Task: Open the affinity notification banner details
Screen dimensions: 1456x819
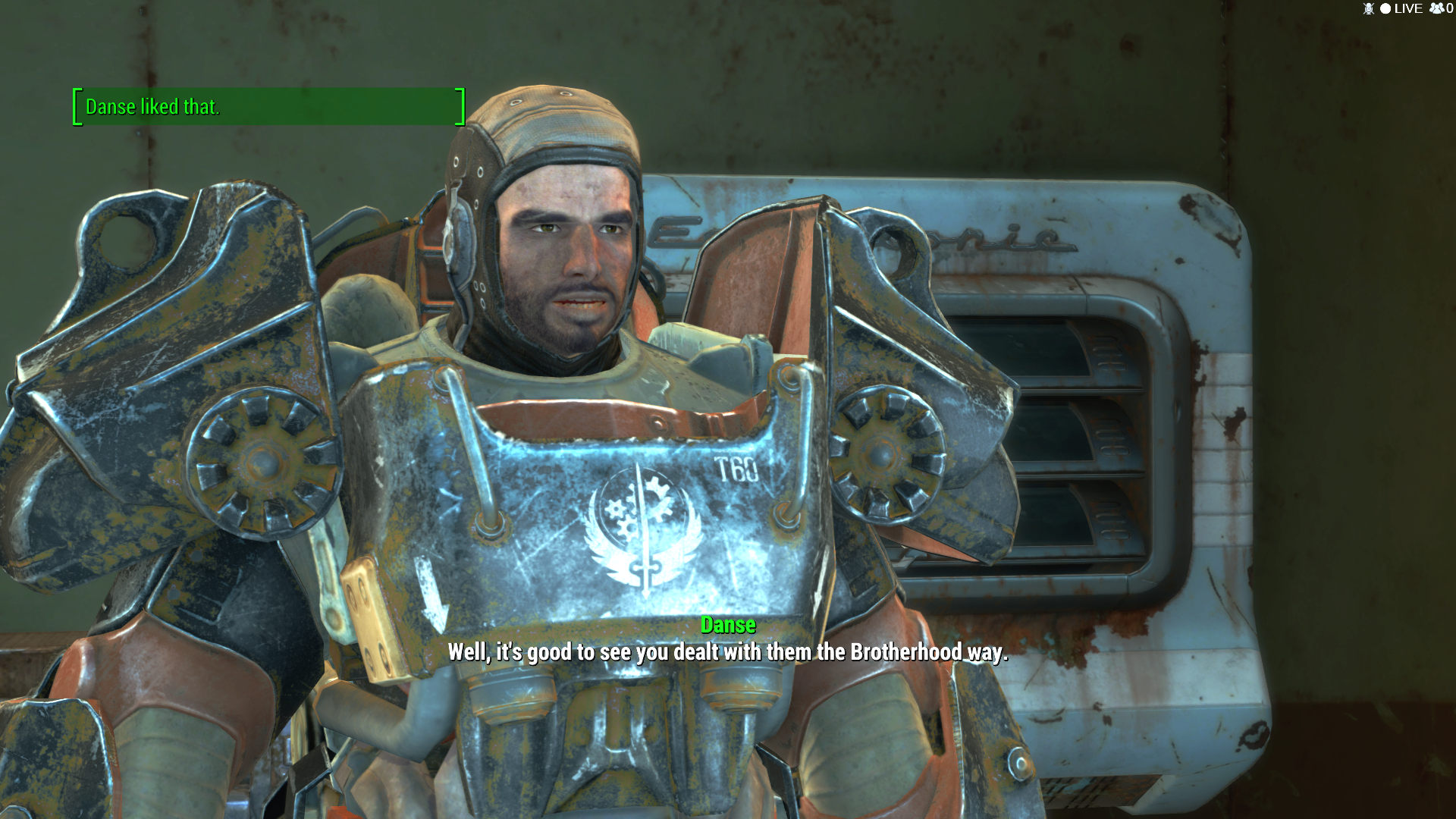Action: (x=268, y=107)
